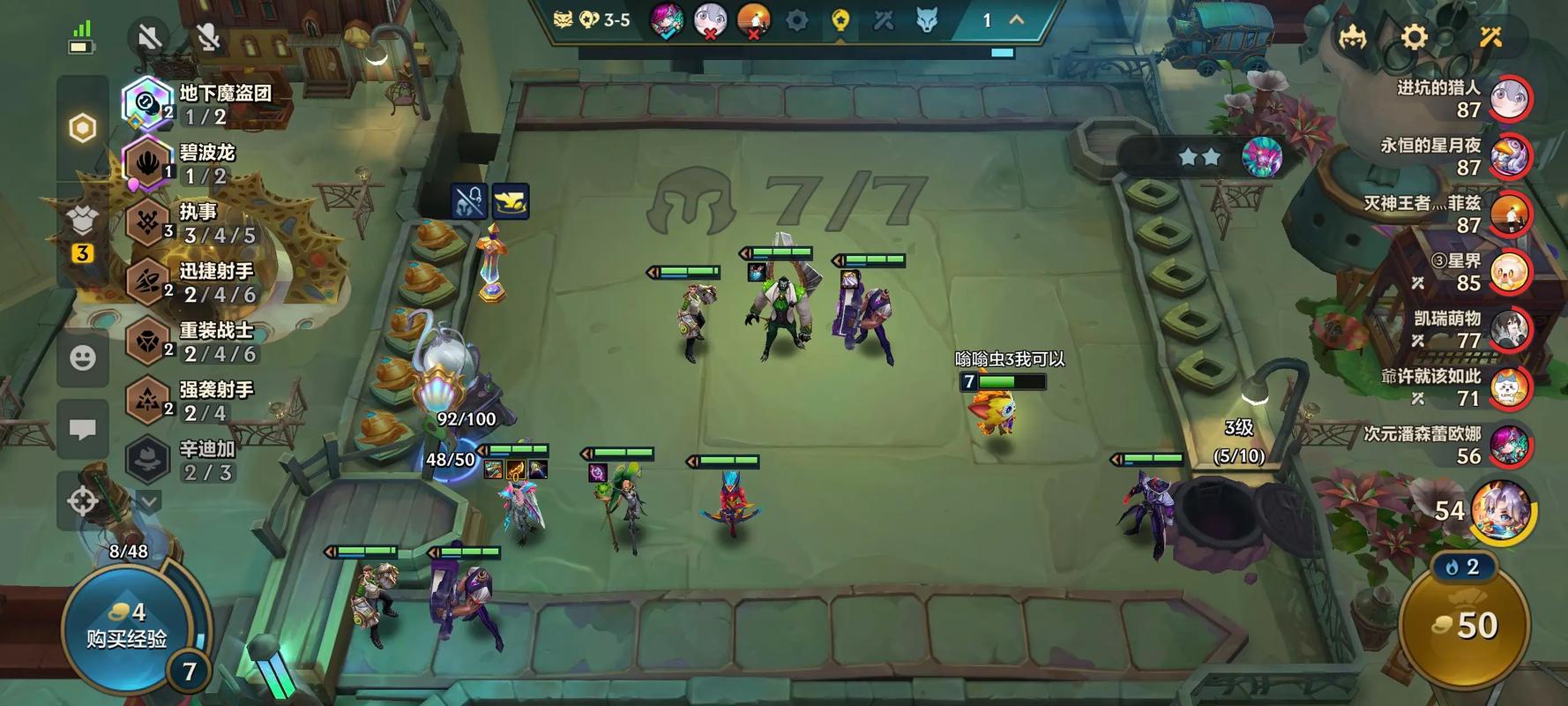Open the emoji emote button
The image size is (1568, 706).
pyautogui.click(x=83, y=357)
